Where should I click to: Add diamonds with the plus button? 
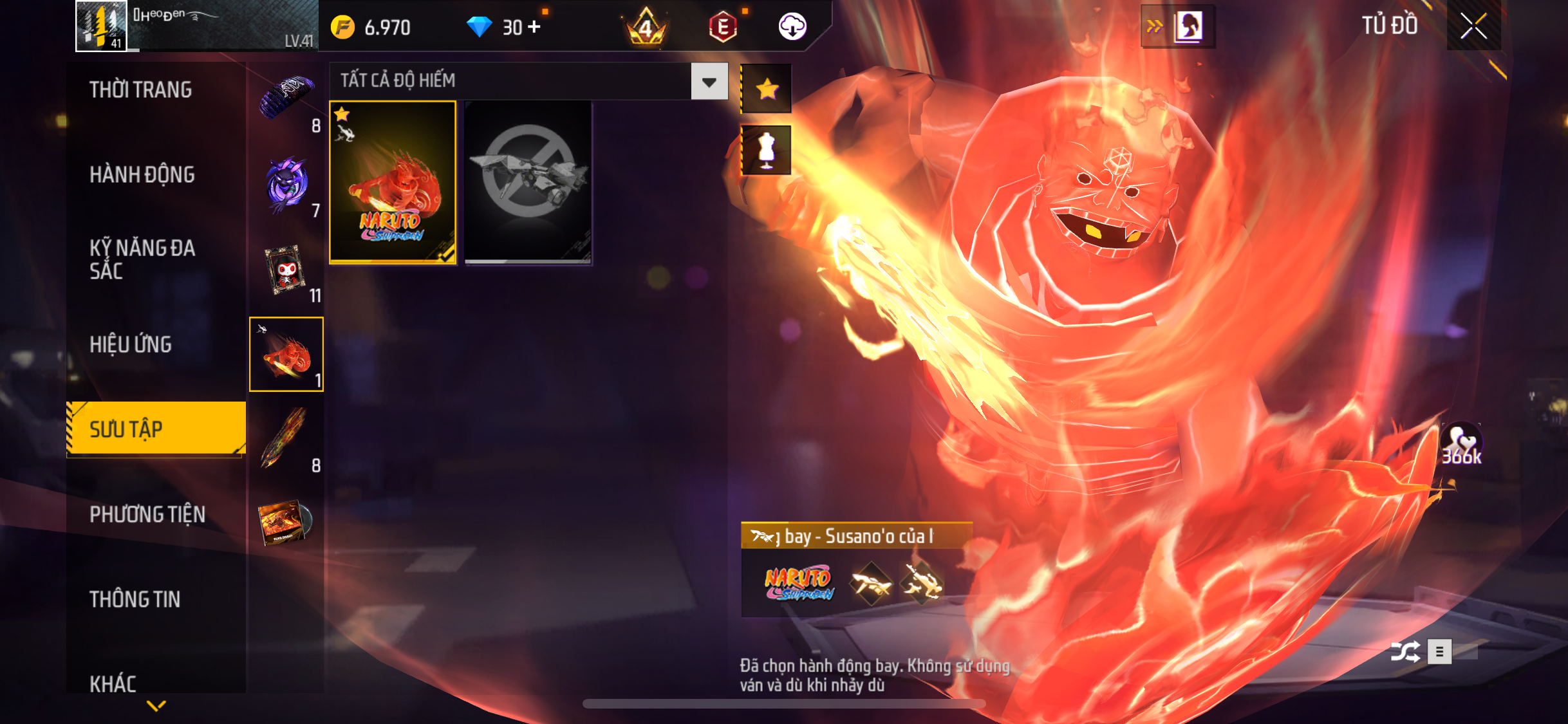534,27
